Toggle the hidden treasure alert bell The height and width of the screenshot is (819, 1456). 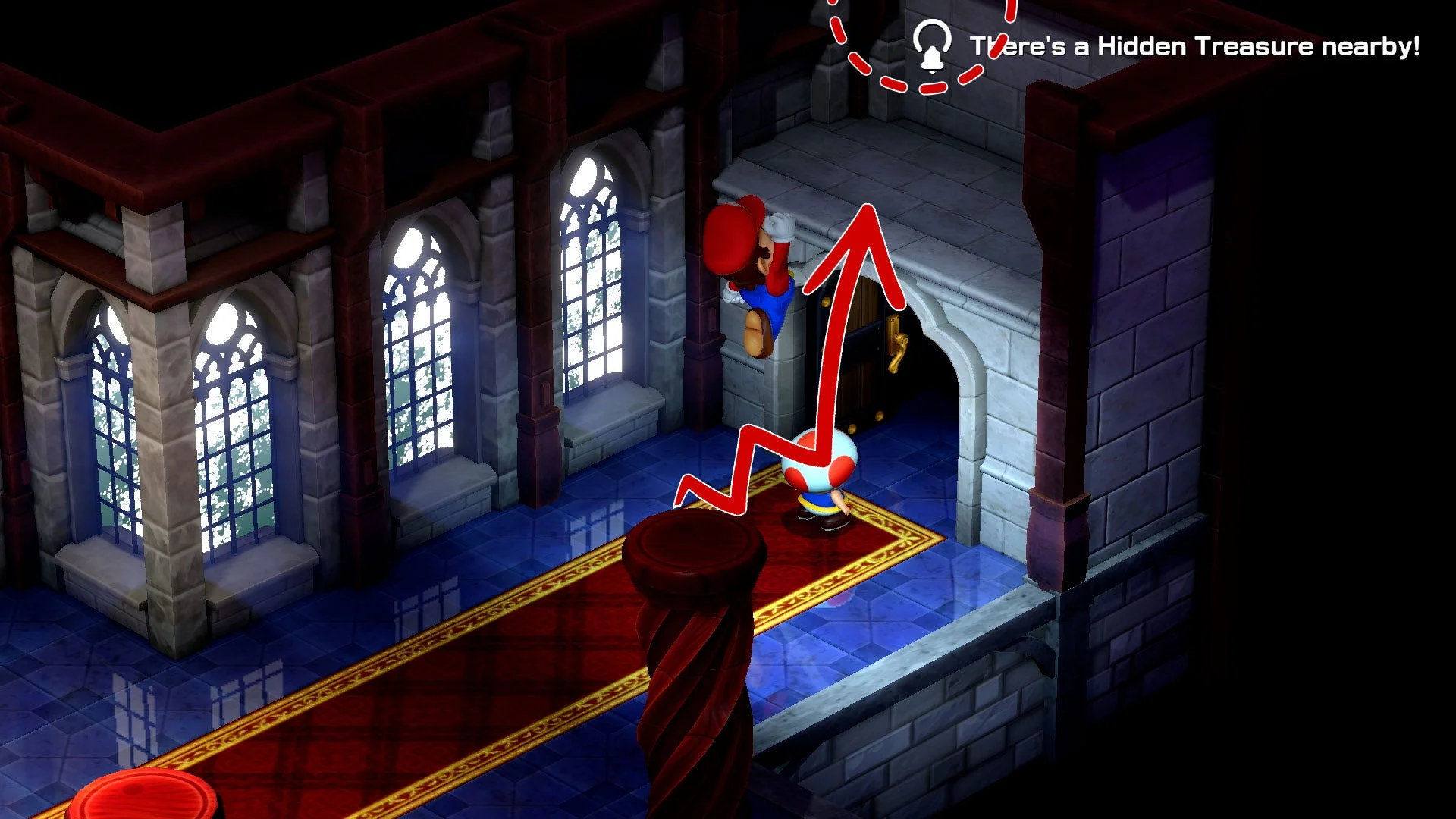934,45
